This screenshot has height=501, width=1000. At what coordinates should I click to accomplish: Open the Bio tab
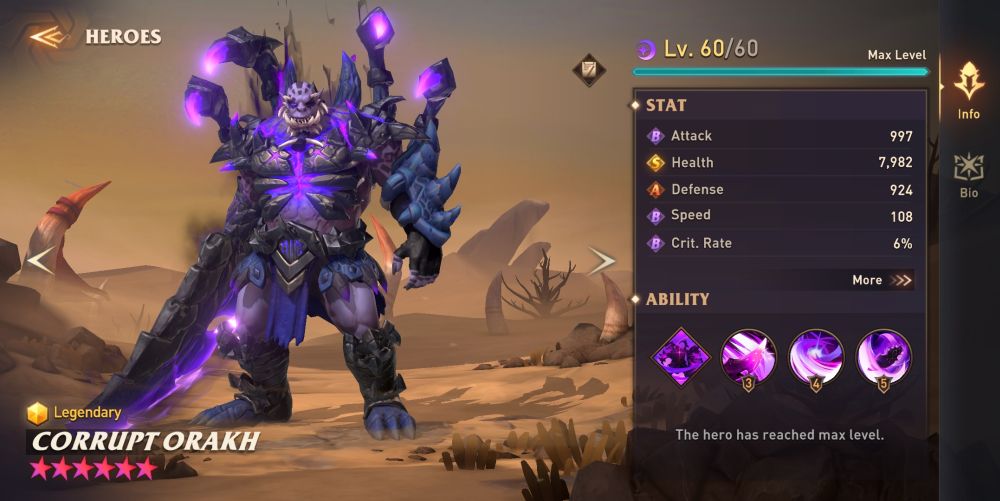[968, 175]
